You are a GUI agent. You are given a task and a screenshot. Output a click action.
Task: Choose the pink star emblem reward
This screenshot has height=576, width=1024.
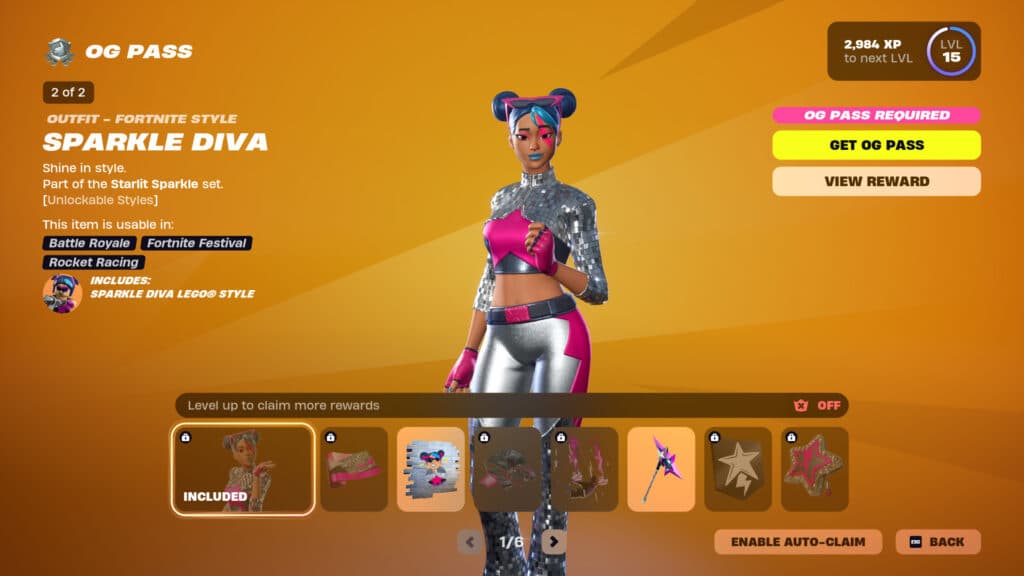coord(814,470)
